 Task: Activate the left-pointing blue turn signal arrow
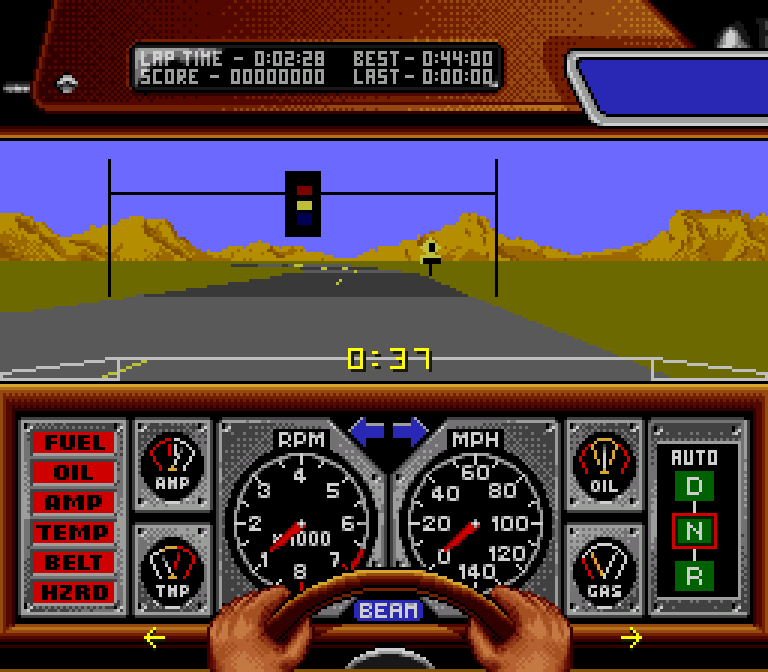(367, 432)
